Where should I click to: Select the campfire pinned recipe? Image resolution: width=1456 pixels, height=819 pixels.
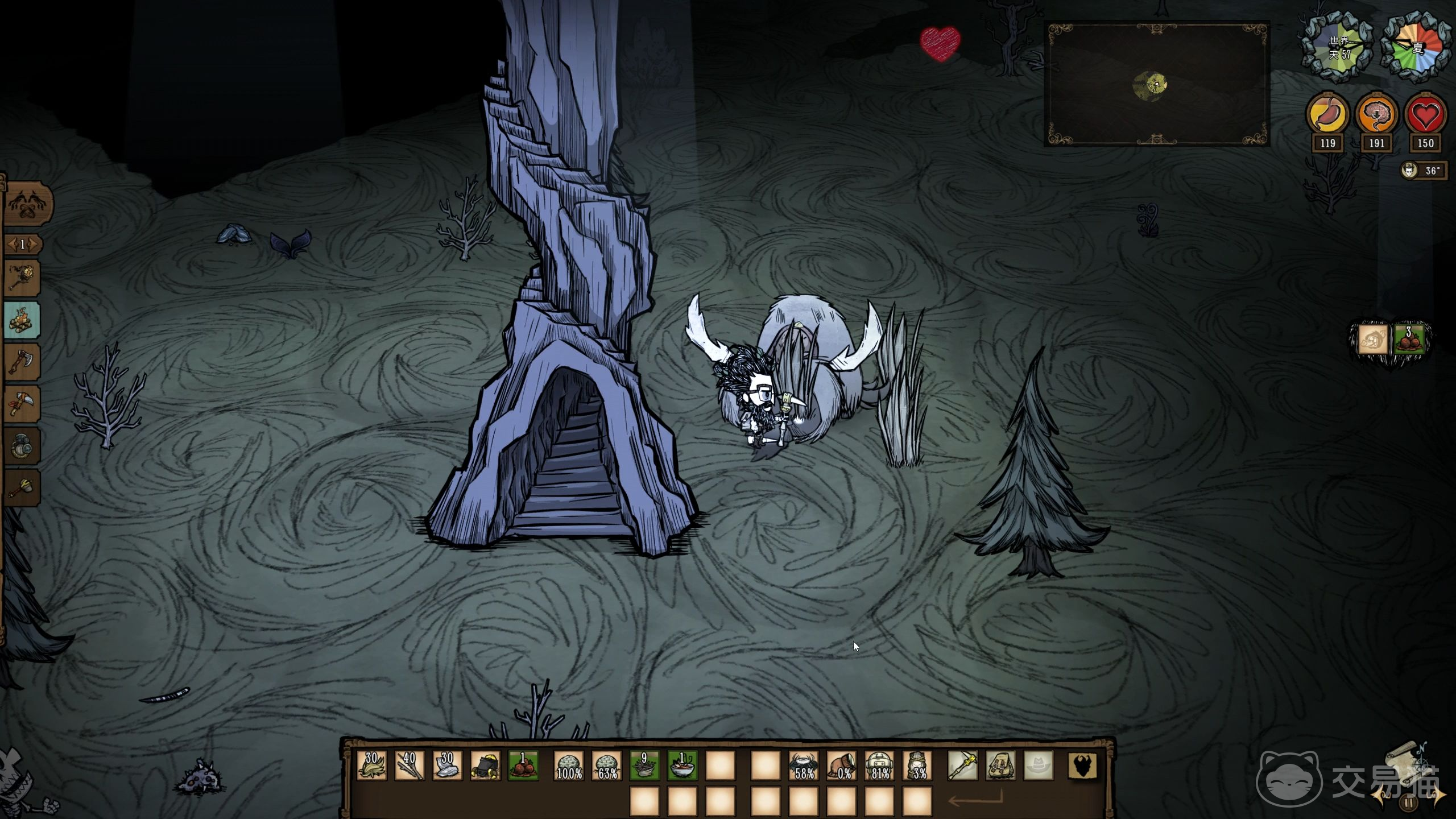coord(22,320)
